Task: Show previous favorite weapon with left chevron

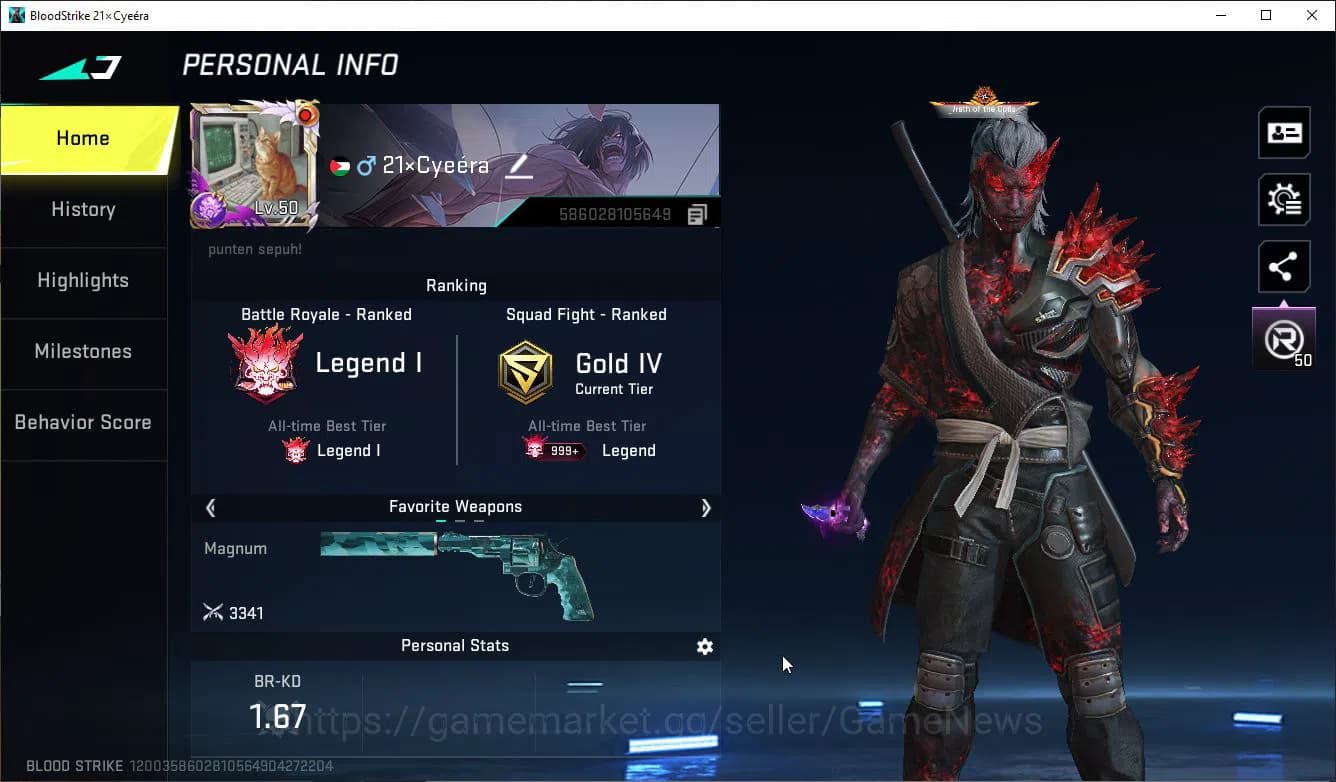Action: tap(210, 508)
